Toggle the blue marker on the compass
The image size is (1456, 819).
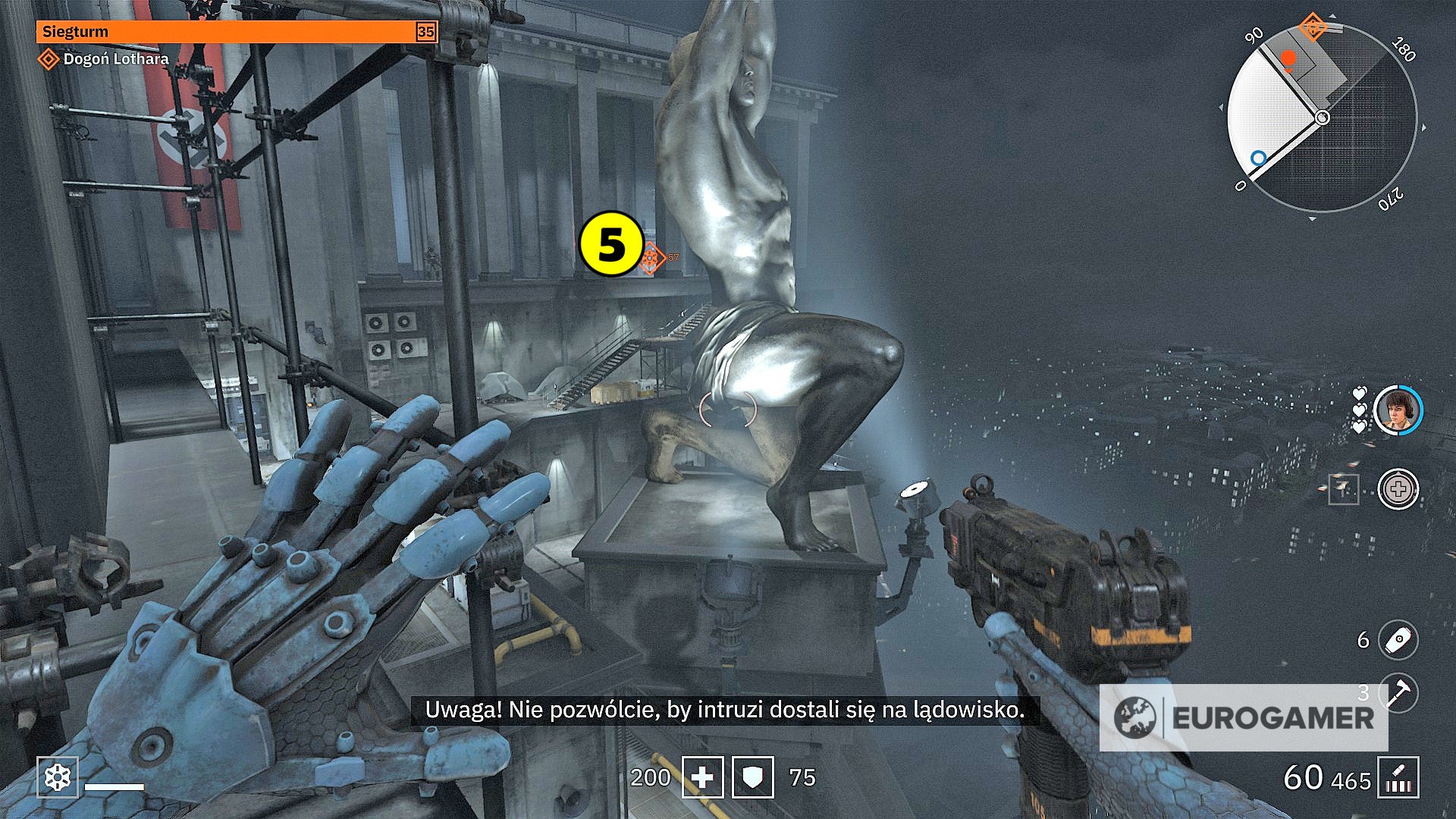1260,158
